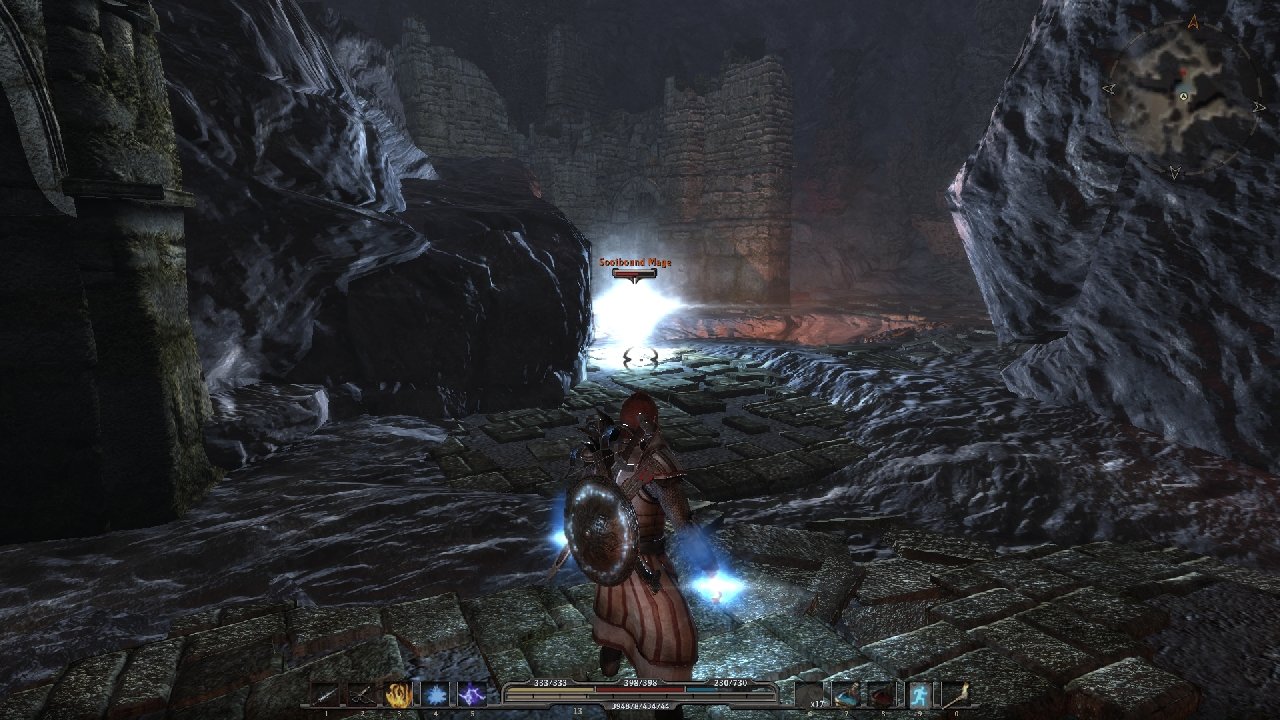Image resolution: width=1280 pixels, height=720 pixels.
Task: Activate the purple lightning spell
Action: coord(471,694)
